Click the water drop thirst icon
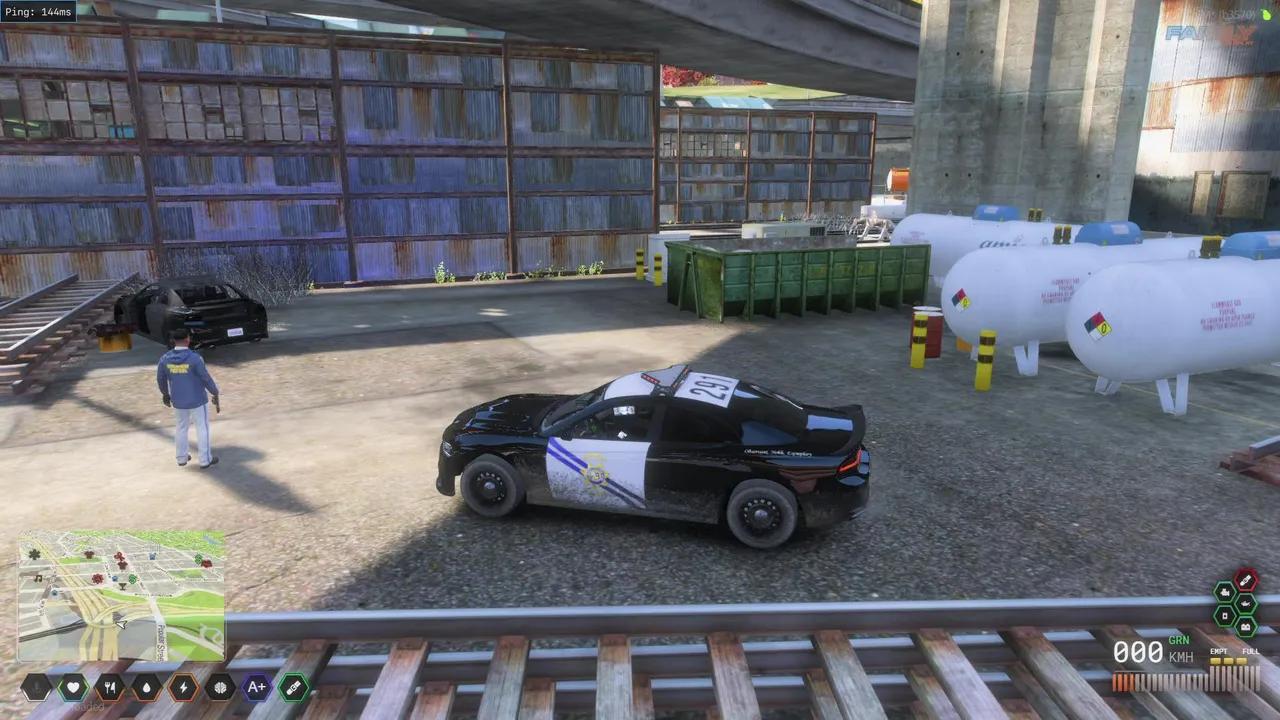Screen dimensions: 1280x720 click(147, 687)
